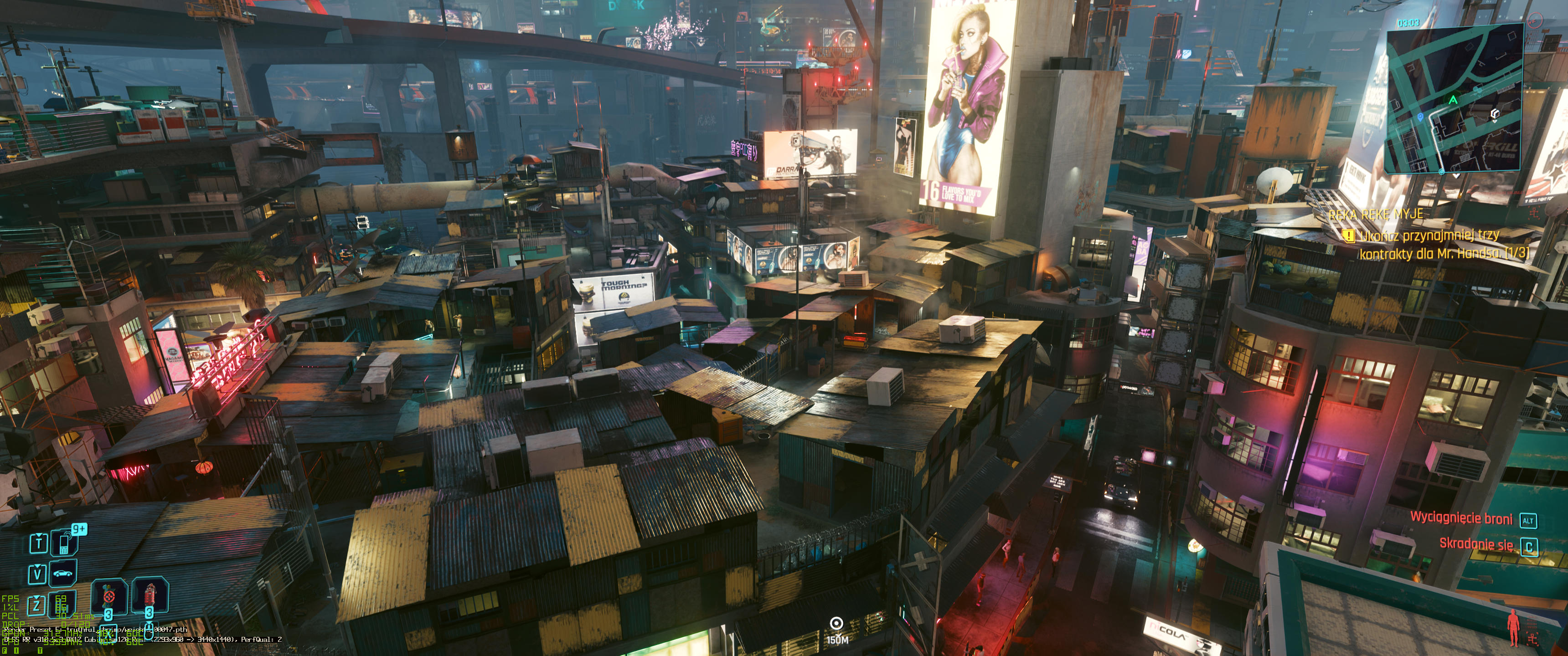Click the Ręka Rękę Myje quest tracker
The height and width of the screenshot is (656, 1568).
[x=1376, y=214]
